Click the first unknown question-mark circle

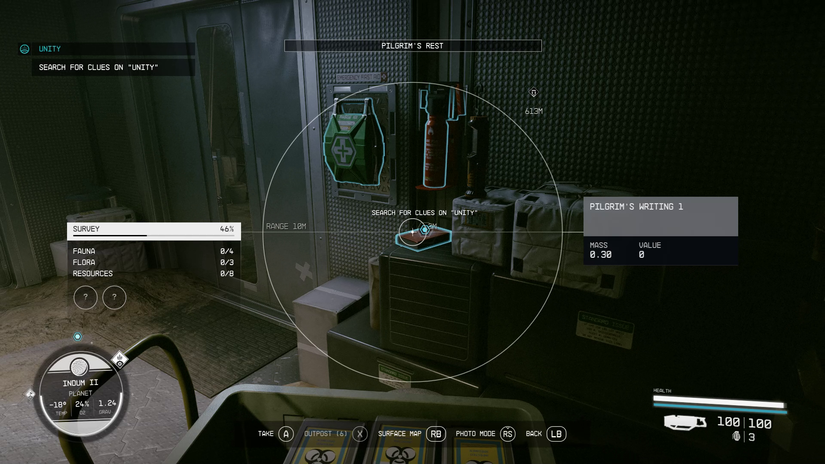click(x=87, y=297)
